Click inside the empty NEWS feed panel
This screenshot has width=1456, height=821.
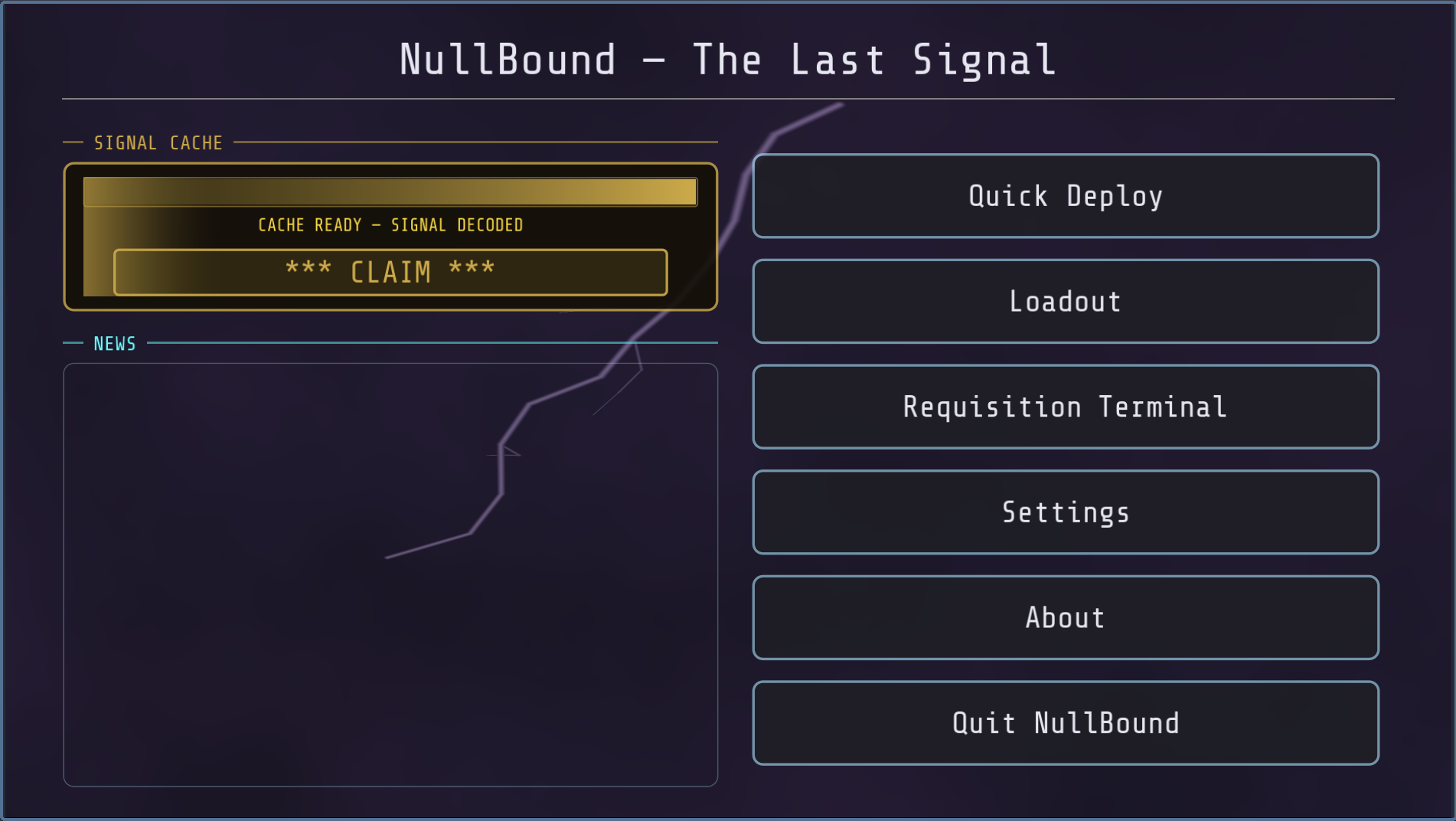click(390, 574)
